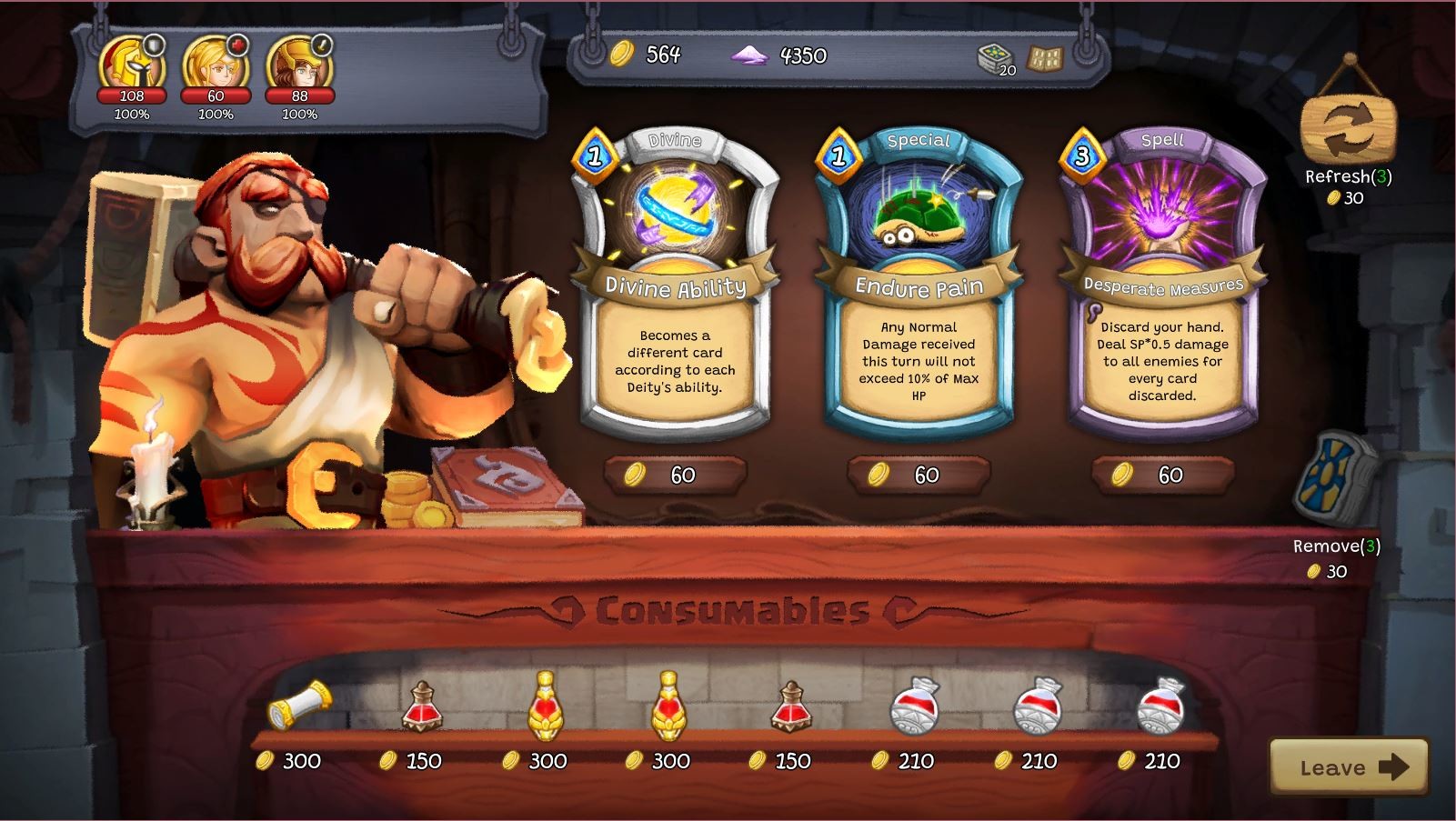Image resolution: width=1456 pixels, height=821 pixels.
Task: Select the small red potion costing 150
Action: coord(421,714)
